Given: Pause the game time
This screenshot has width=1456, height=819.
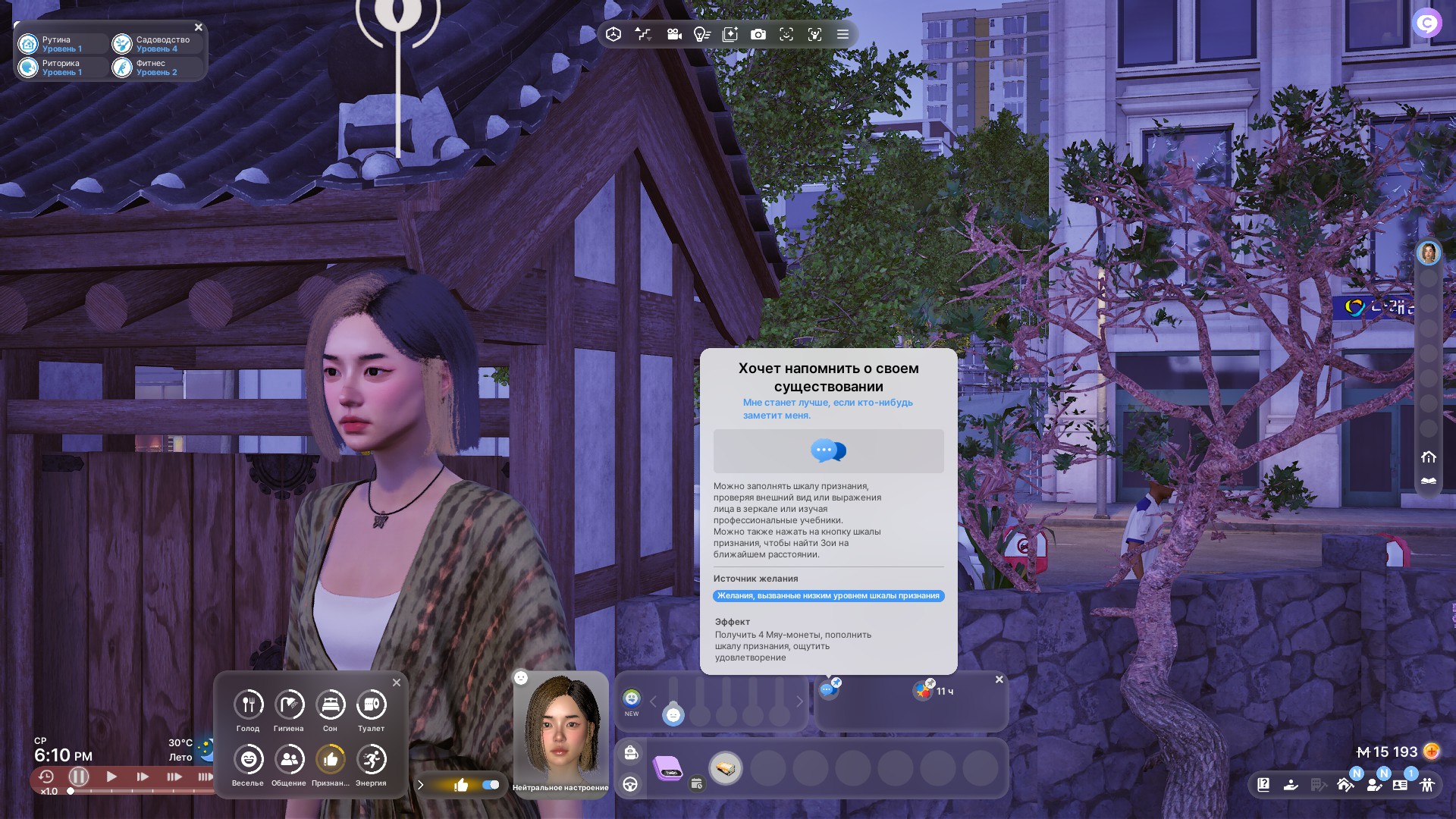Looking at the screenshot, I should click(x=79, y=777).
